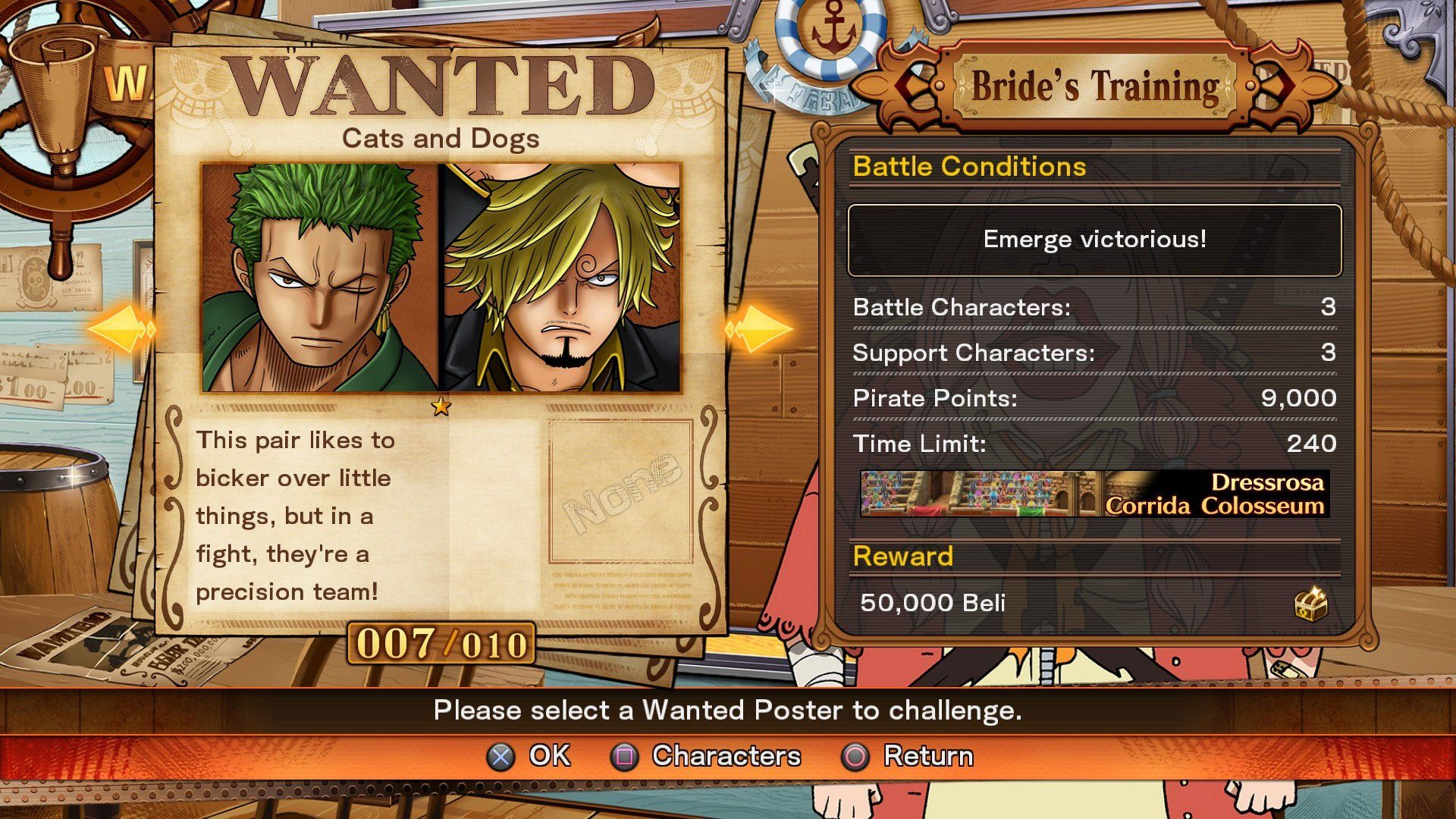Viewport: 1456px width, 819px height.
Task: Click the 007/010 poster progress counter
Action: (442, 644)
